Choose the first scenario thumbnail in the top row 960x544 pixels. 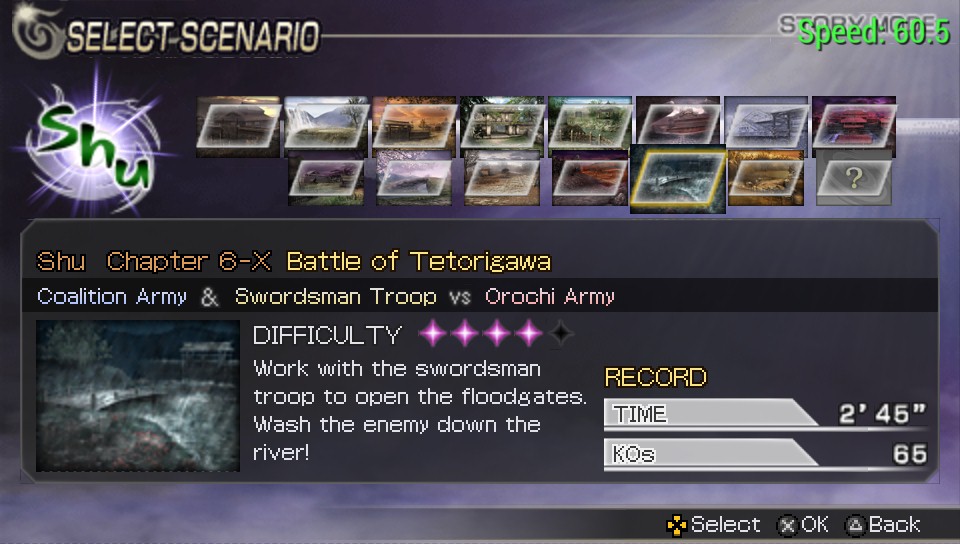tap(238, 125)
